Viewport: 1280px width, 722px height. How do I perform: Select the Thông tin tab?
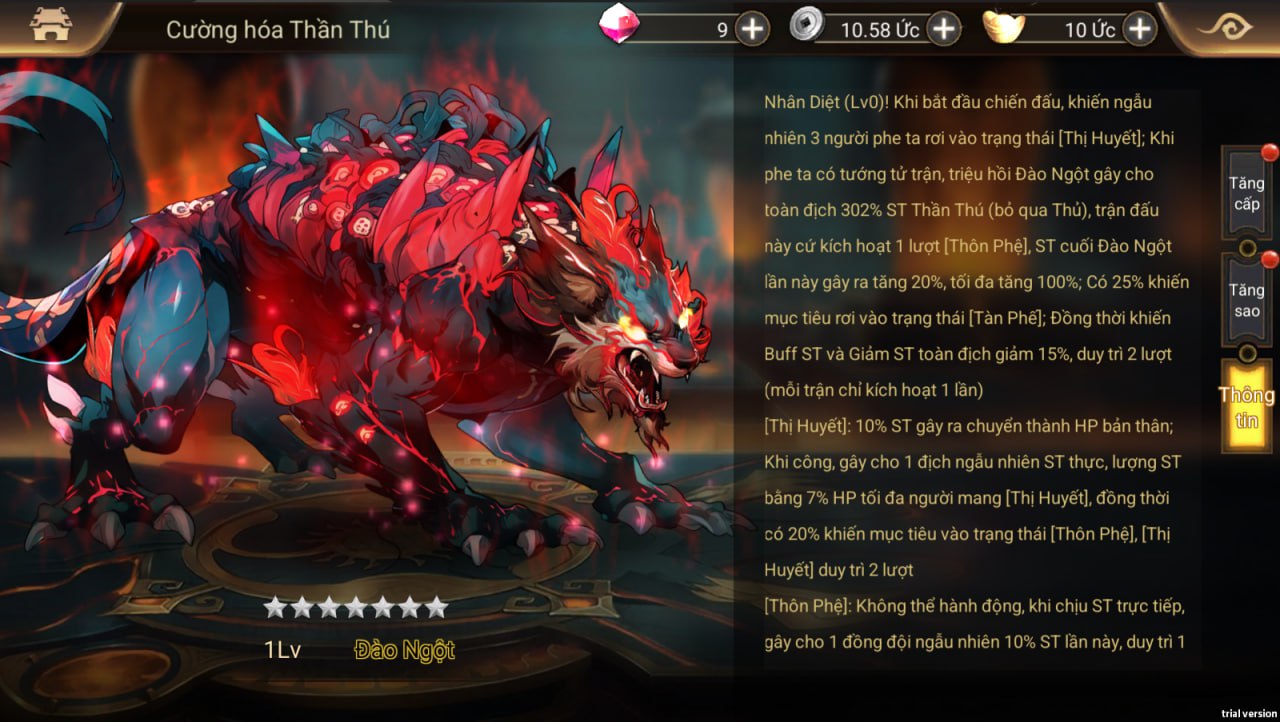(1246, 407)
